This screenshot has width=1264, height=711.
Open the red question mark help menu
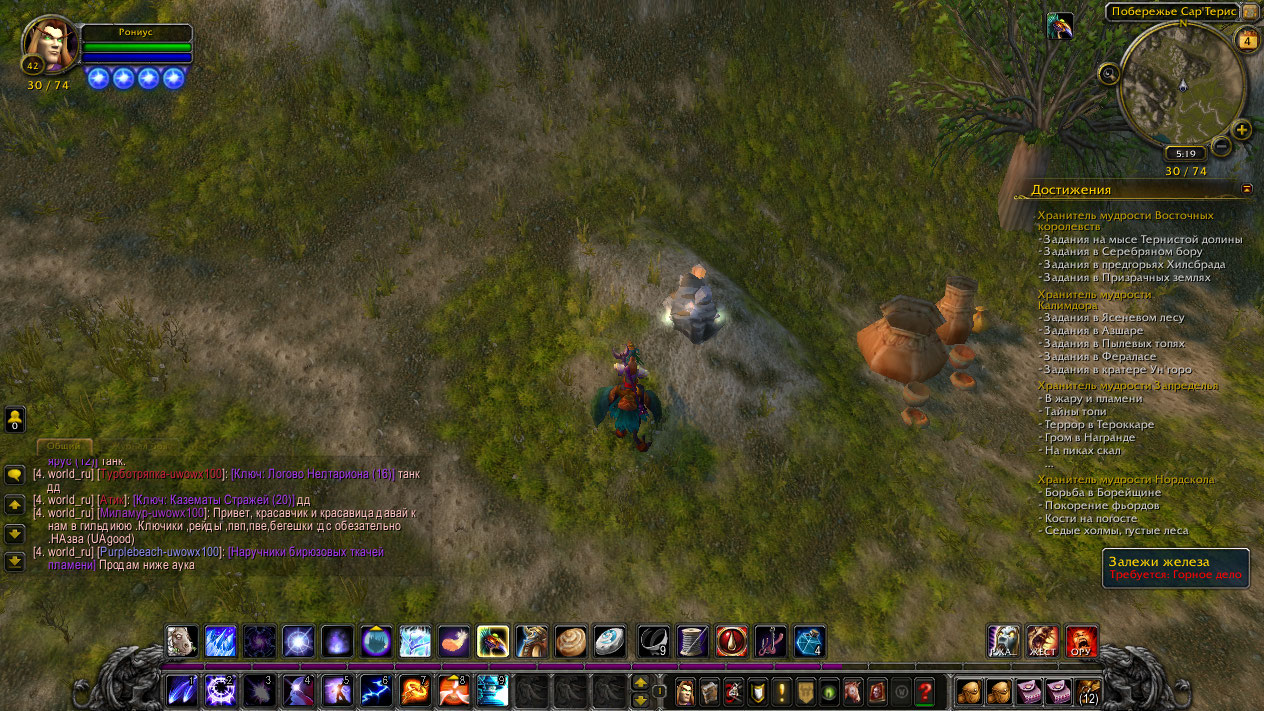(x=925, y=691)
